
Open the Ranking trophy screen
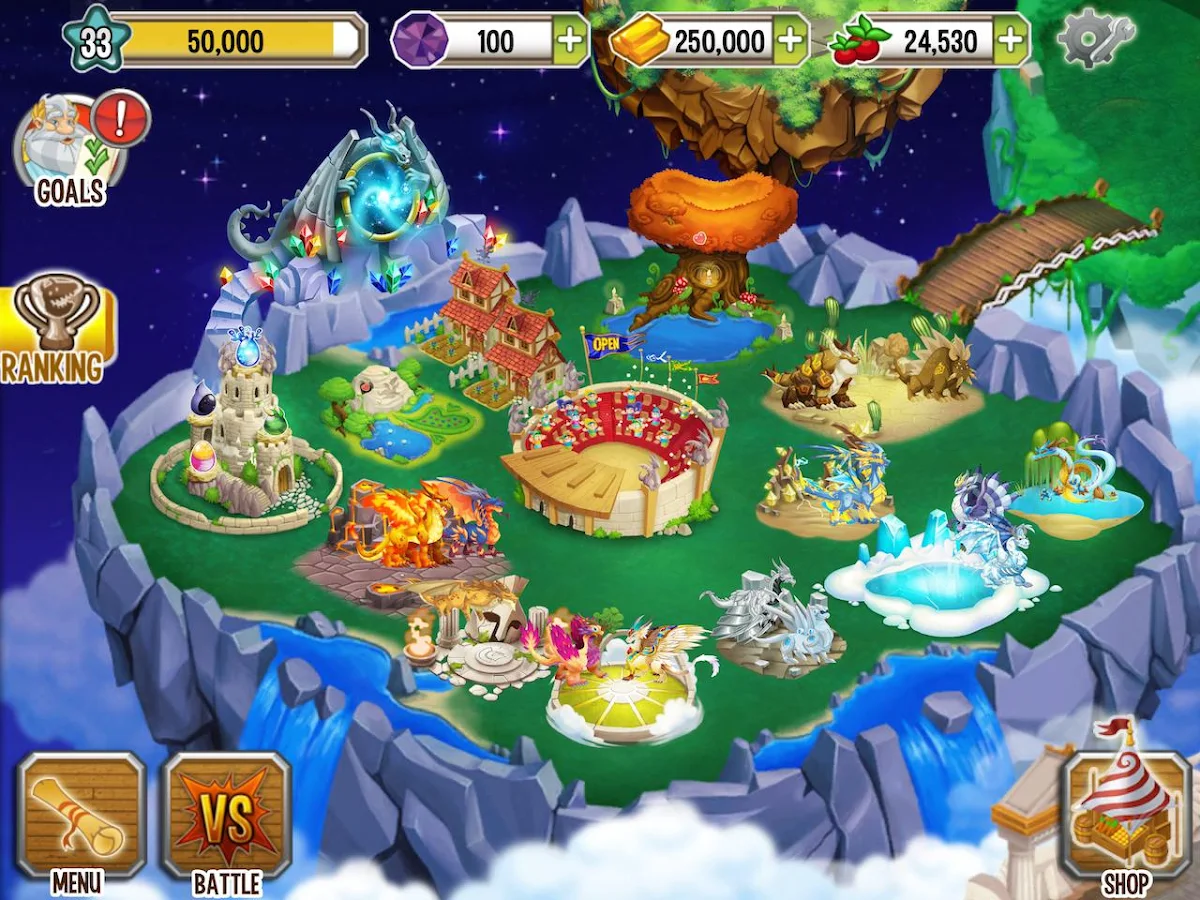[57, 330]
